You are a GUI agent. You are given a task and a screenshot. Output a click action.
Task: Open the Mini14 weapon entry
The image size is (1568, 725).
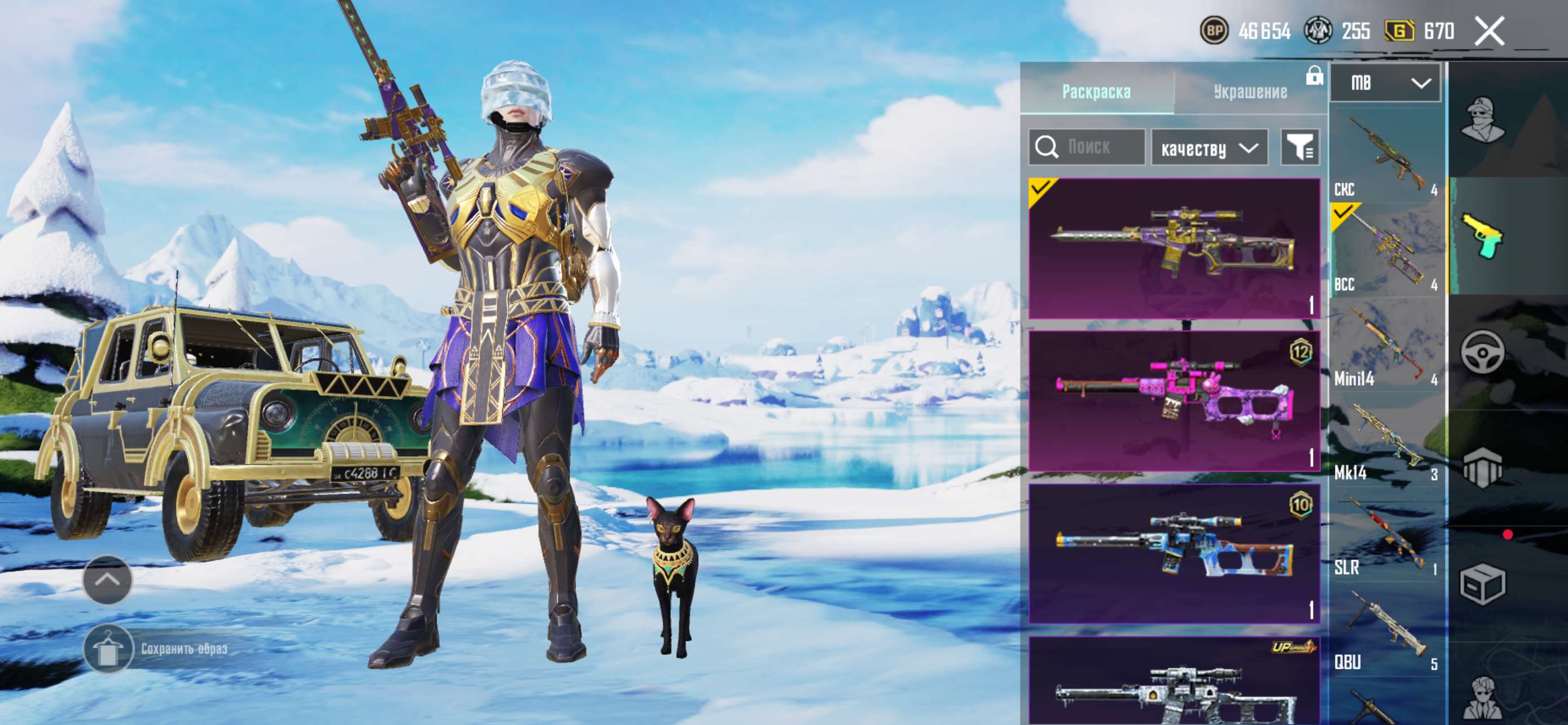click(x=1385, y=346)
